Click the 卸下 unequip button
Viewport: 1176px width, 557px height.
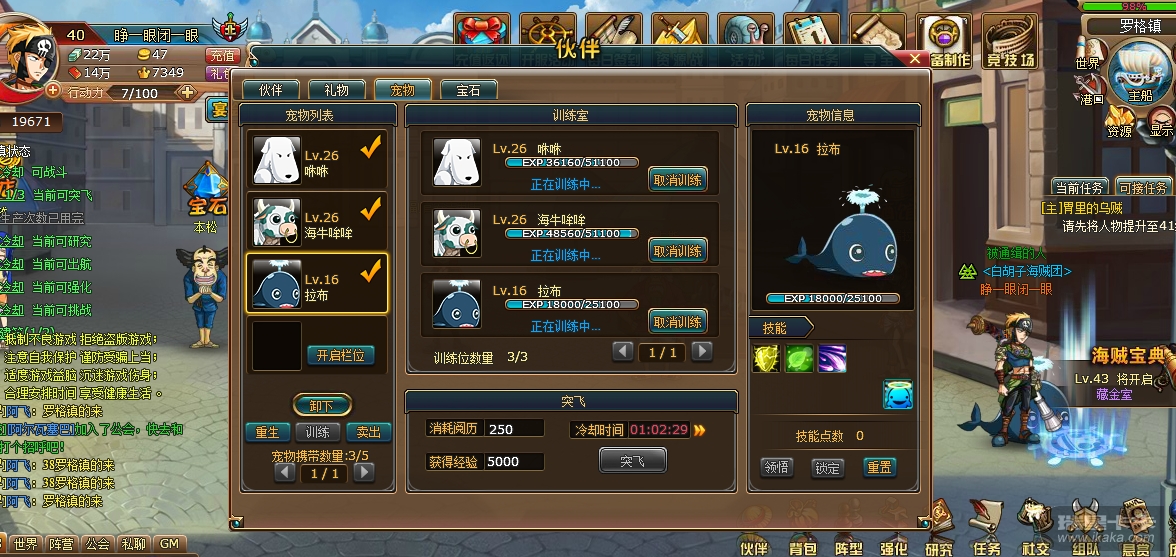tap(321, 406)
